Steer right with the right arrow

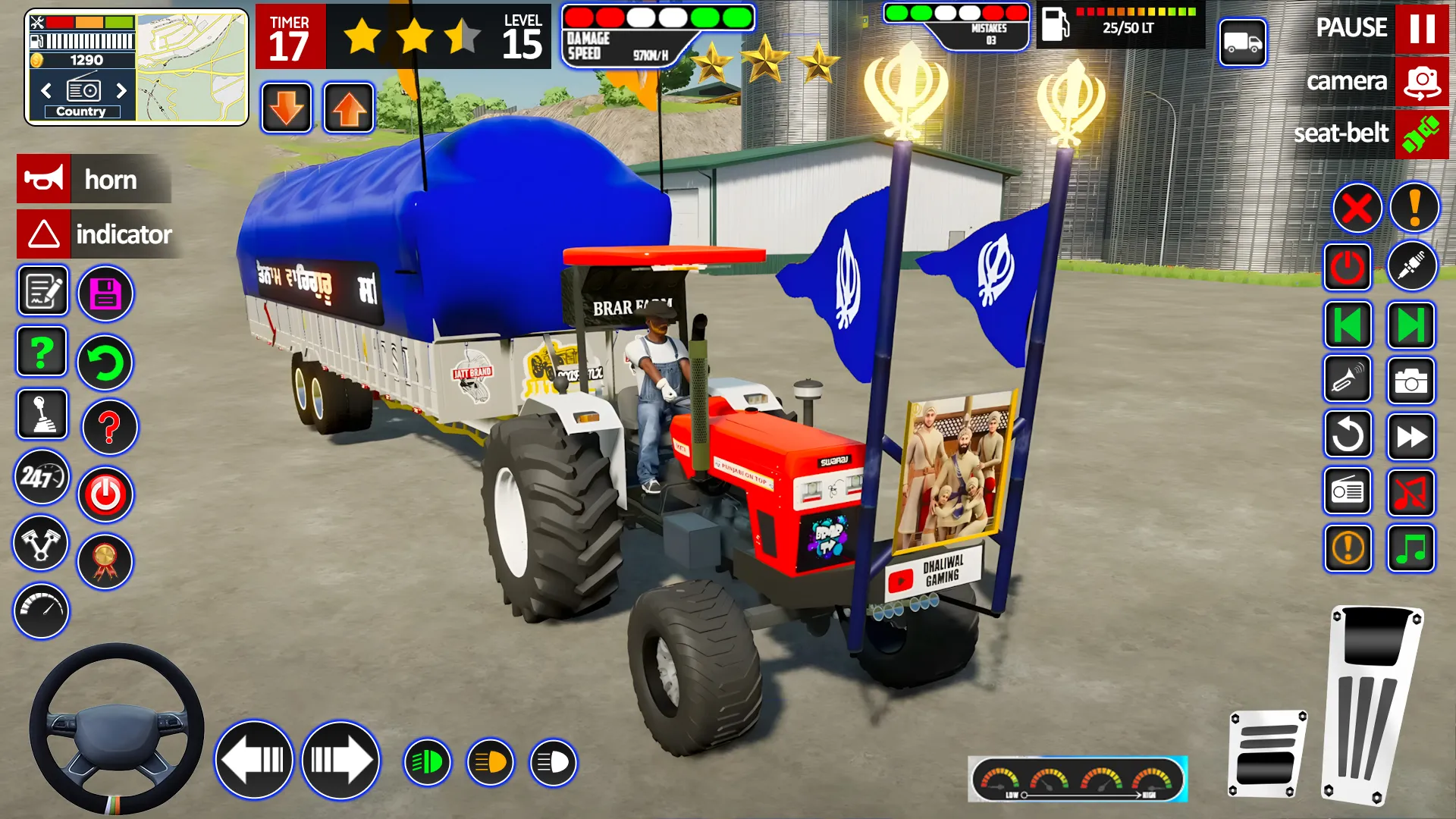(x=340, y=760)
